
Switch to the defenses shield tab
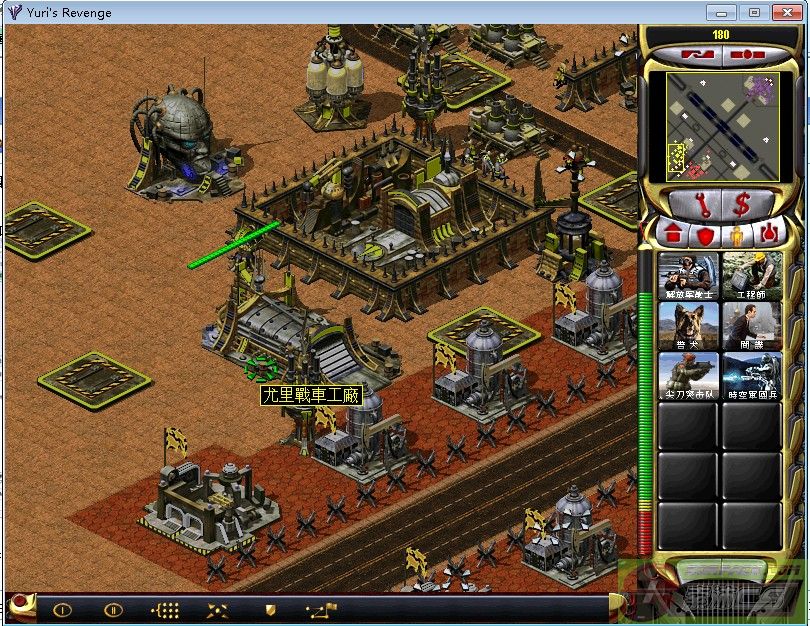tap(705, 236)
